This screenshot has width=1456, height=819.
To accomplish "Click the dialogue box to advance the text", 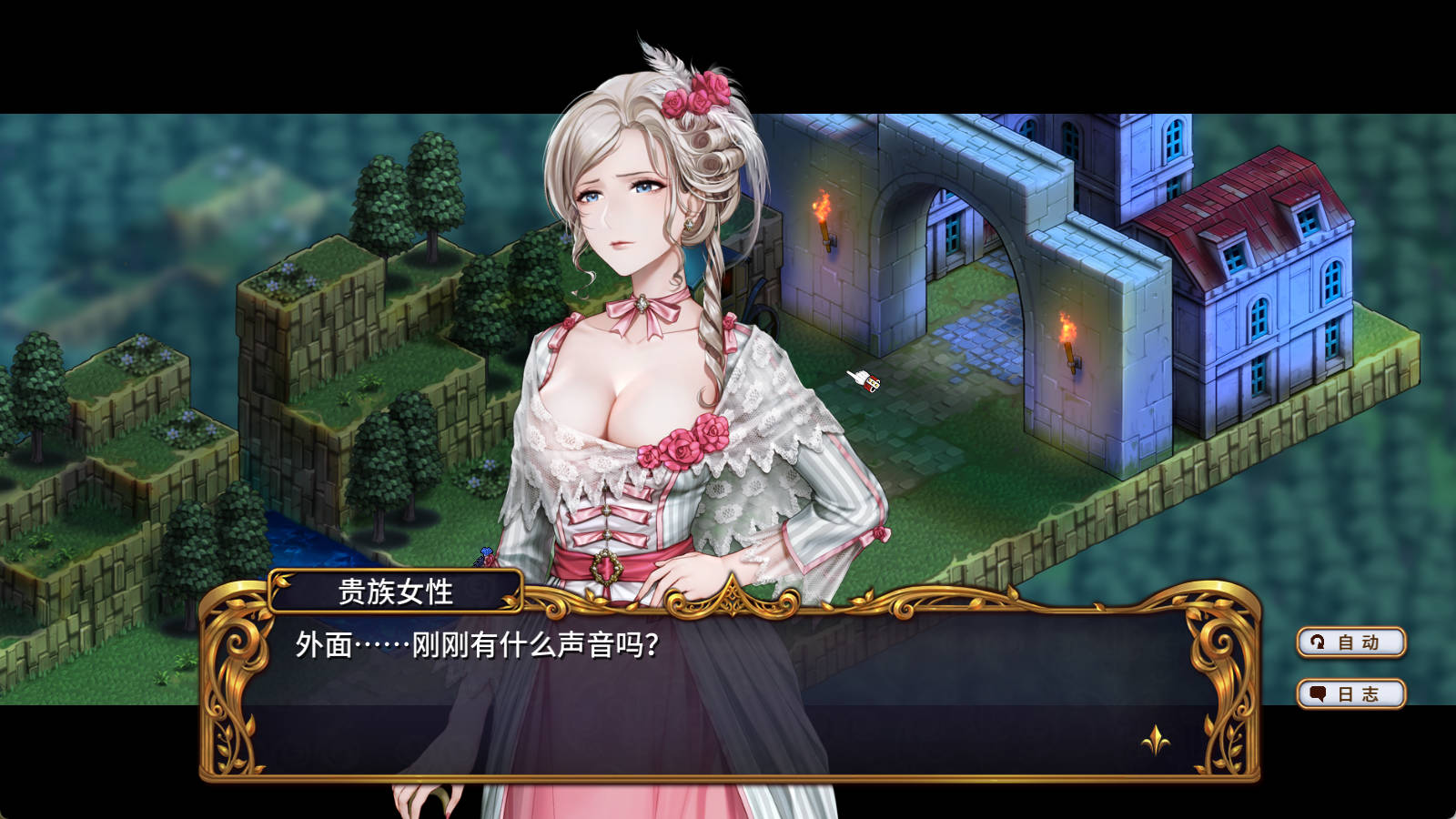I will 728,673.
